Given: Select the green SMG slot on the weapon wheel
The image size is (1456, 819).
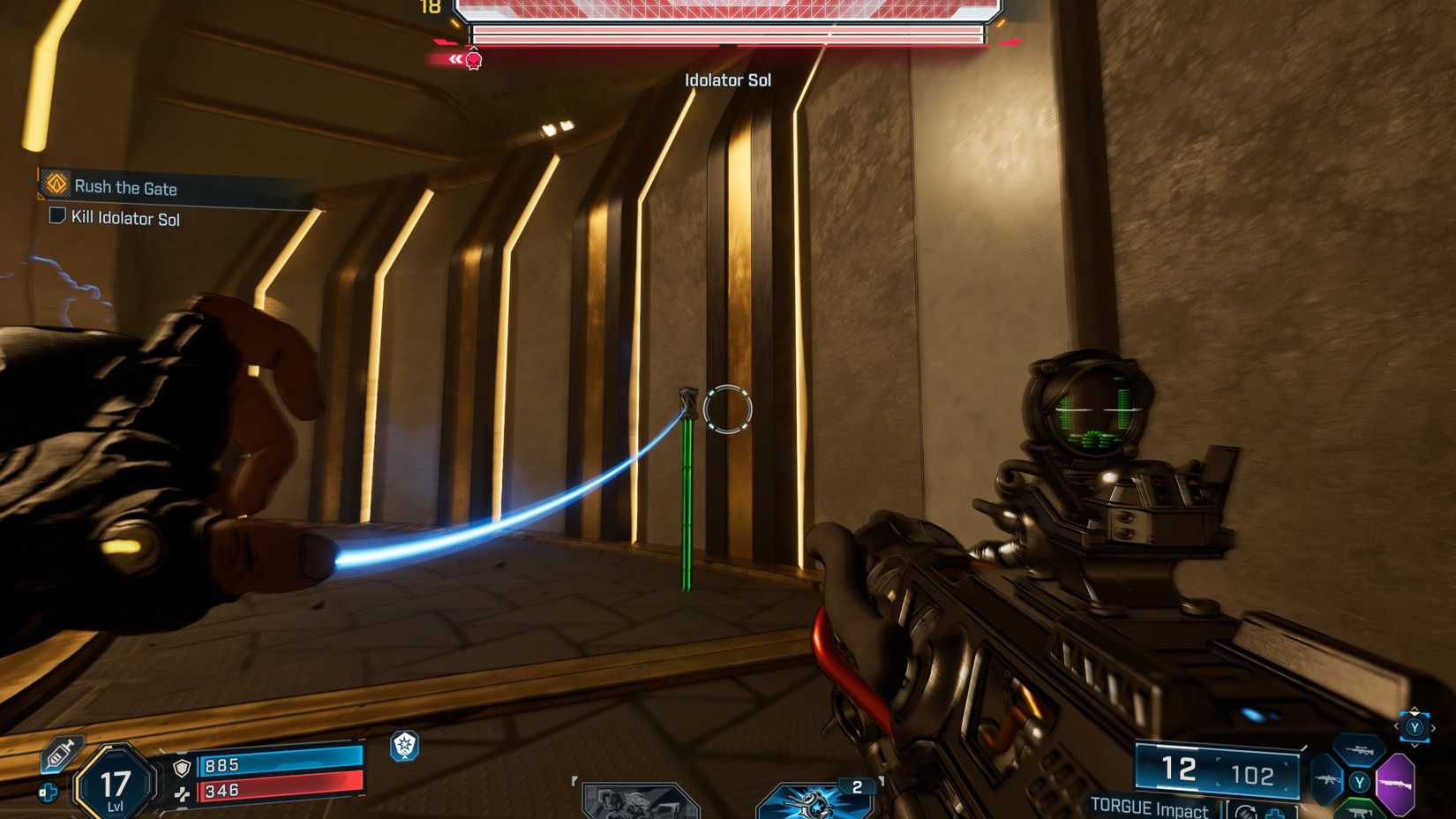Looking at the screenshot, I should click(x=1359, y=812).
